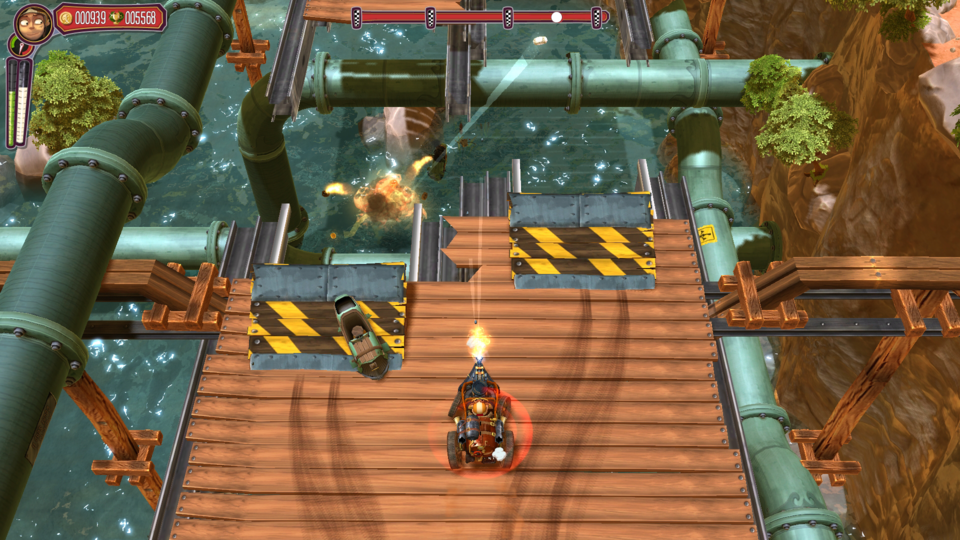Viewport: 960px width, 540px height.
Task: Click the gold coin icon
Action: click(x=66, y=18)
